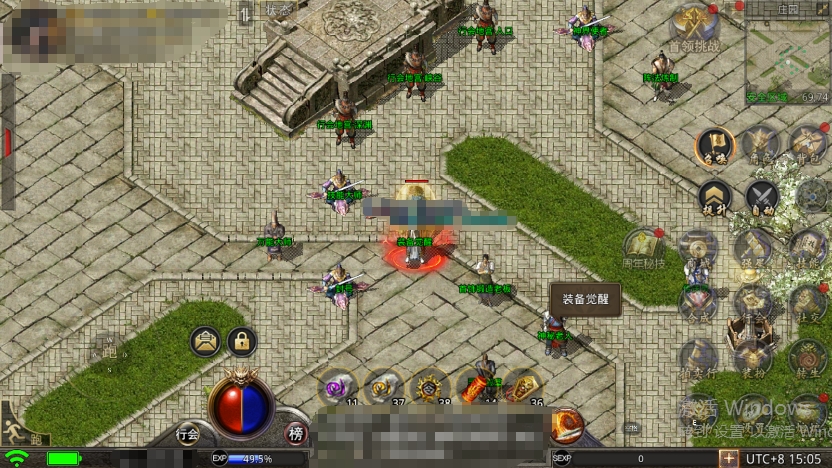Click the 装备觉醒 tooltip button
Viewport: 832px width, 468px height.
click(x=585, y=298)
